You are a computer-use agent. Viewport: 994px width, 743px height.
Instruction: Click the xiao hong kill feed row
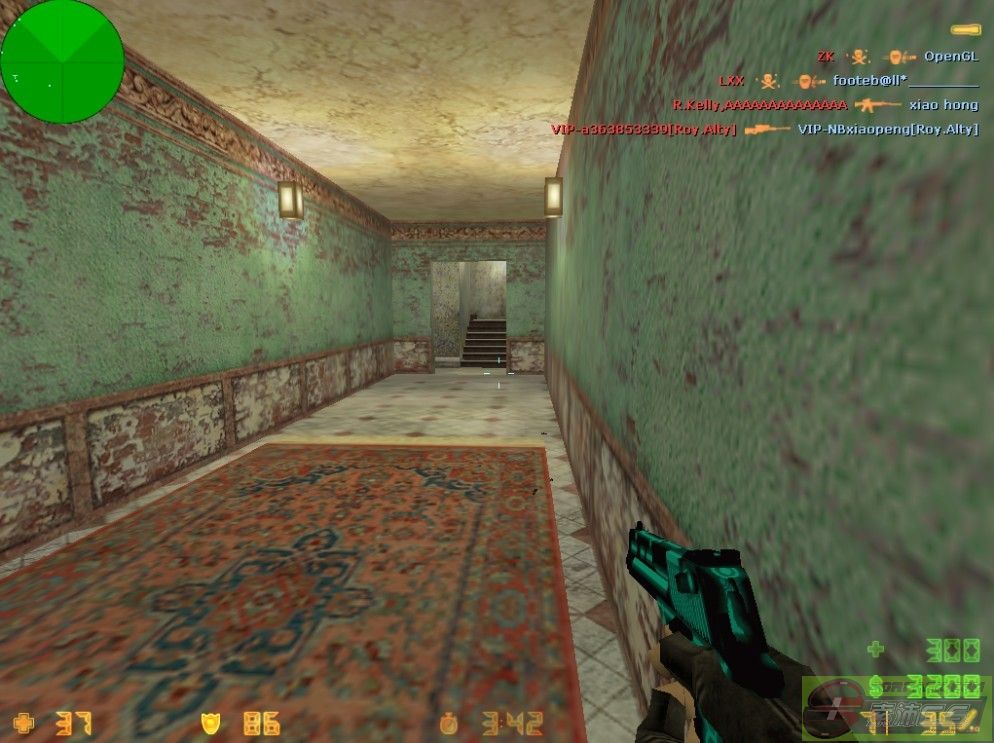point(824,104)
